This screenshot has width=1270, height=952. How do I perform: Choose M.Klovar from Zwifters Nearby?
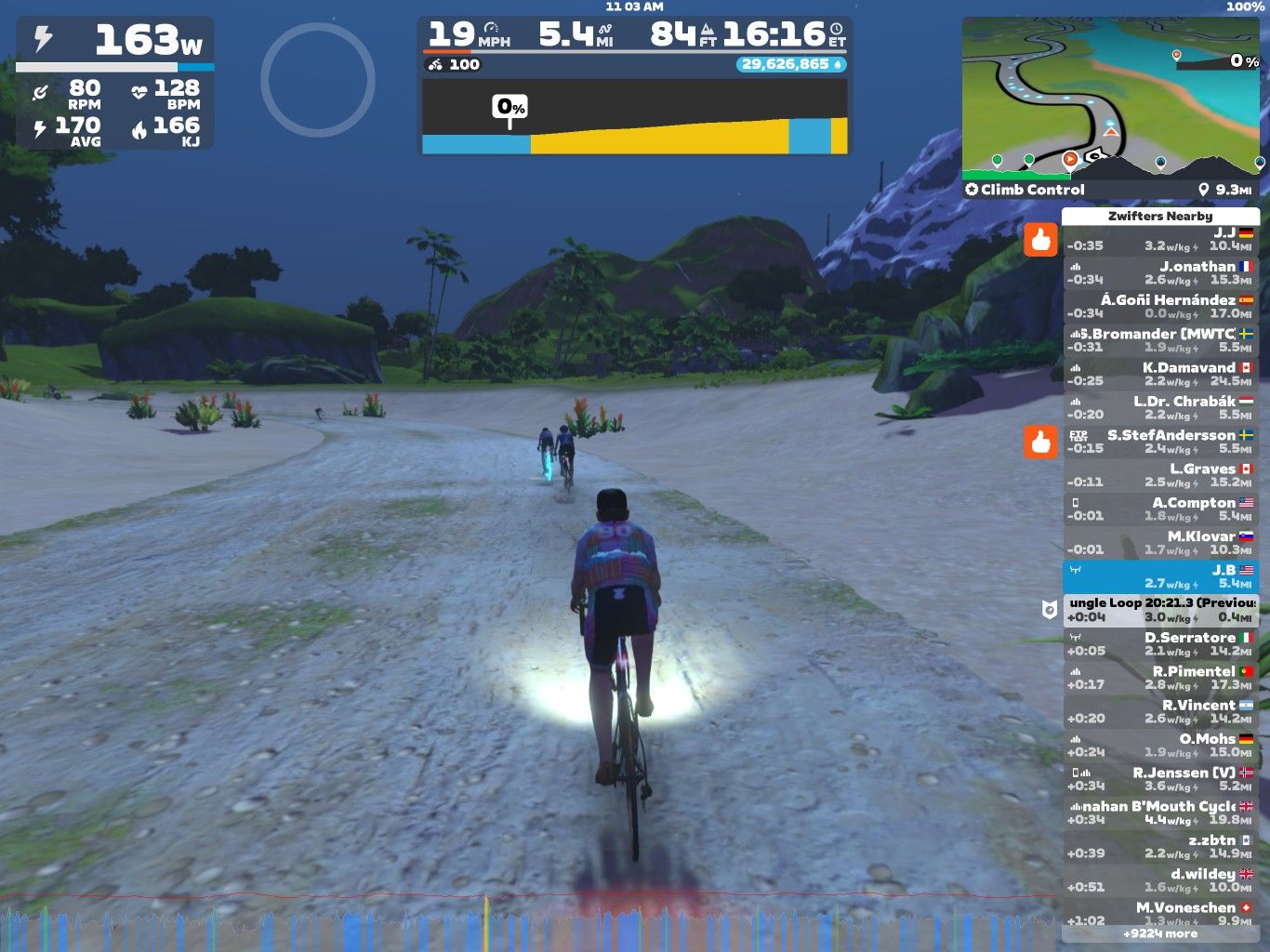[1160, 542]
